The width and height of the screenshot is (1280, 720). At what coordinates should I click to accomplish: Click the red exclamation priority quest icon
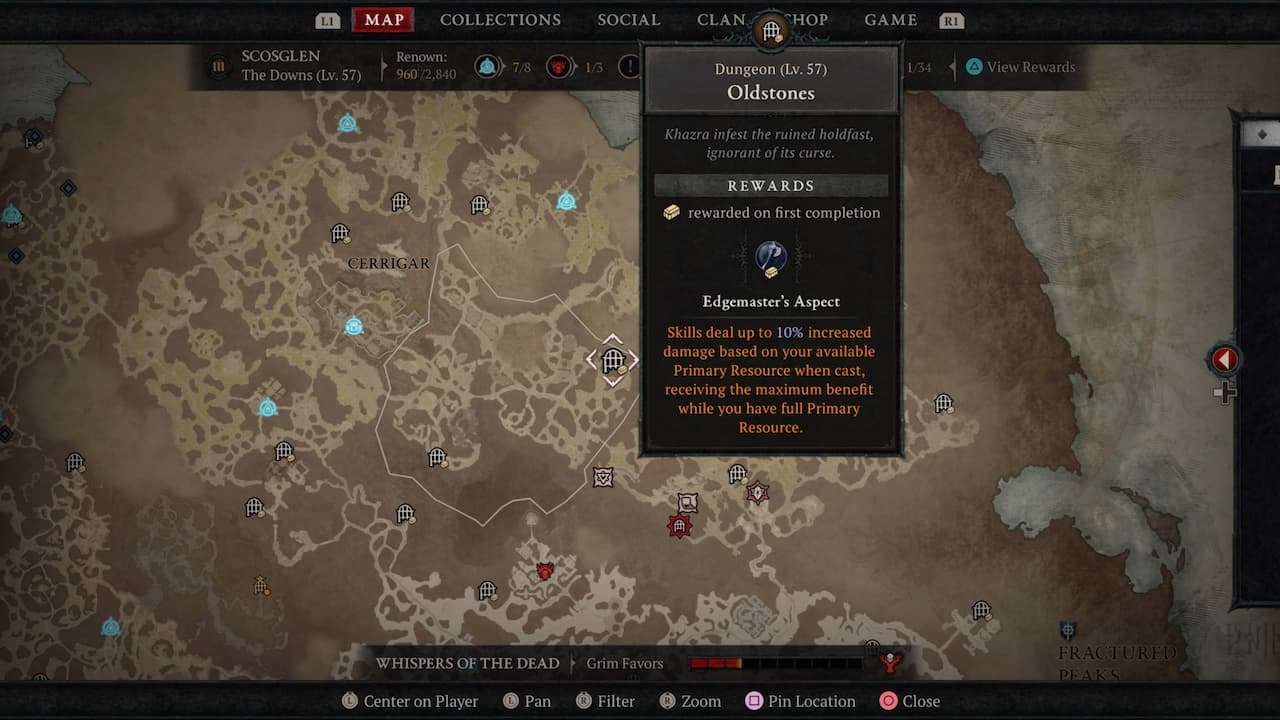pos(630,67)
